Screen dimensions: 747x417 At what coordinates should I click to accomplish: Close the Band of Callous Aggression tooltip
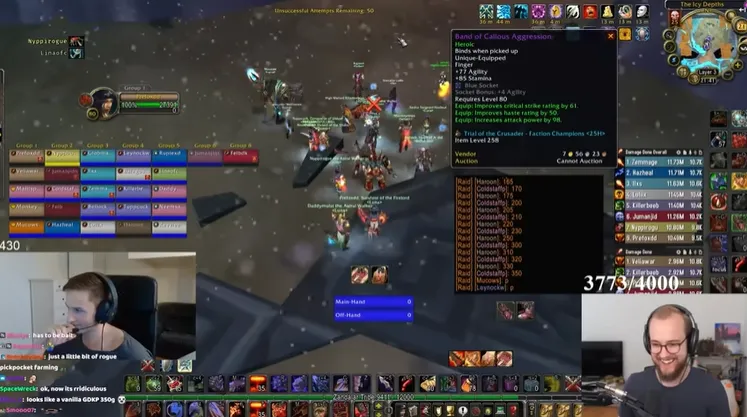point(610,37)
